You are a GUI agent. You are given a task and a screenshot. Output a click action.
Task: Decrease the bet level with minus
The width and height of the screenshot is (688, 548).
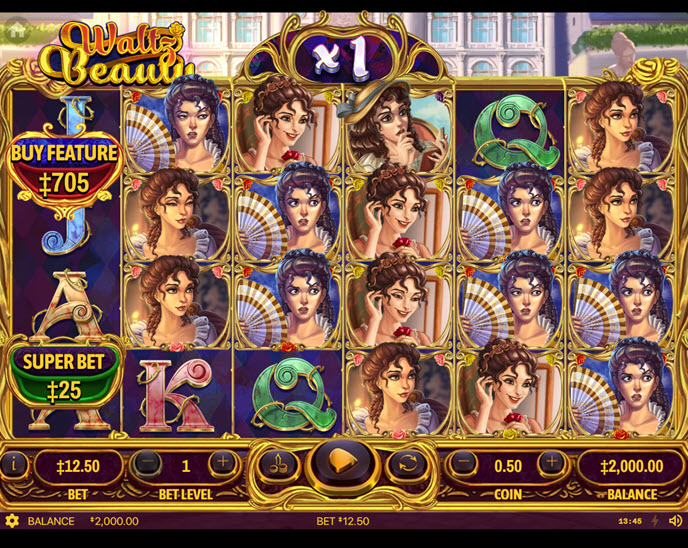pyautogui.click(x=147, y=464)
